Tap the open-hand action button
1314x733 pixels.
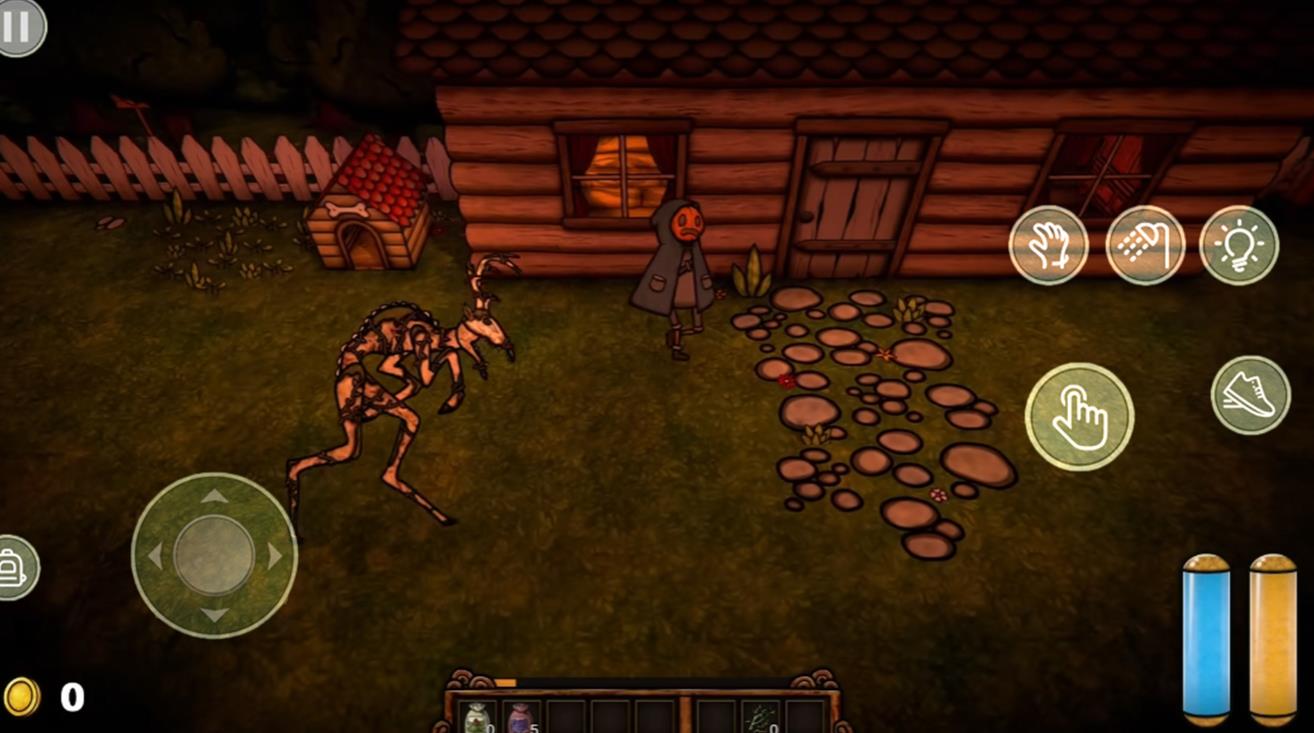pyautogui.click(x=1048, y=245)
